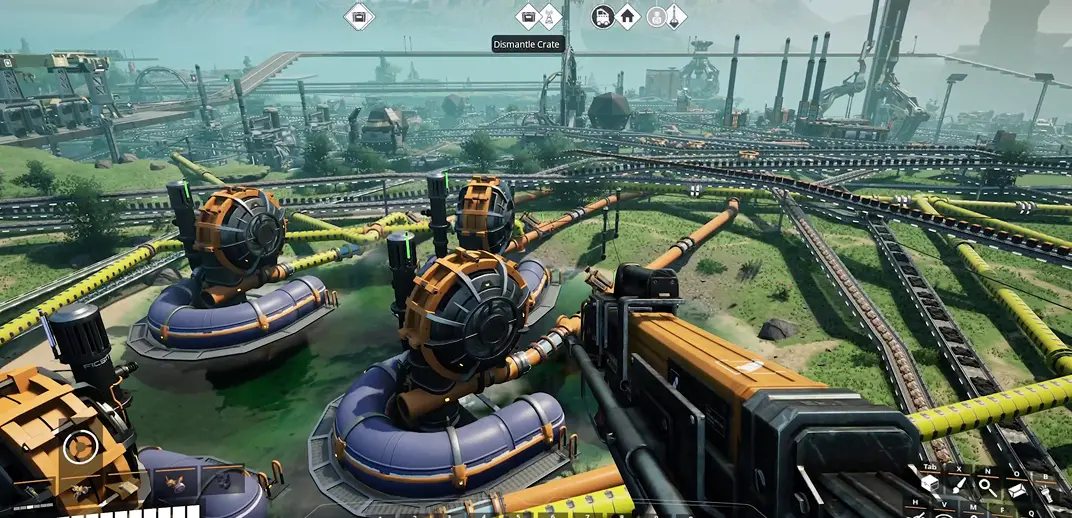Select the radio tower compass marker
This screenshot has width=1072, height=518.
(550, 17)
